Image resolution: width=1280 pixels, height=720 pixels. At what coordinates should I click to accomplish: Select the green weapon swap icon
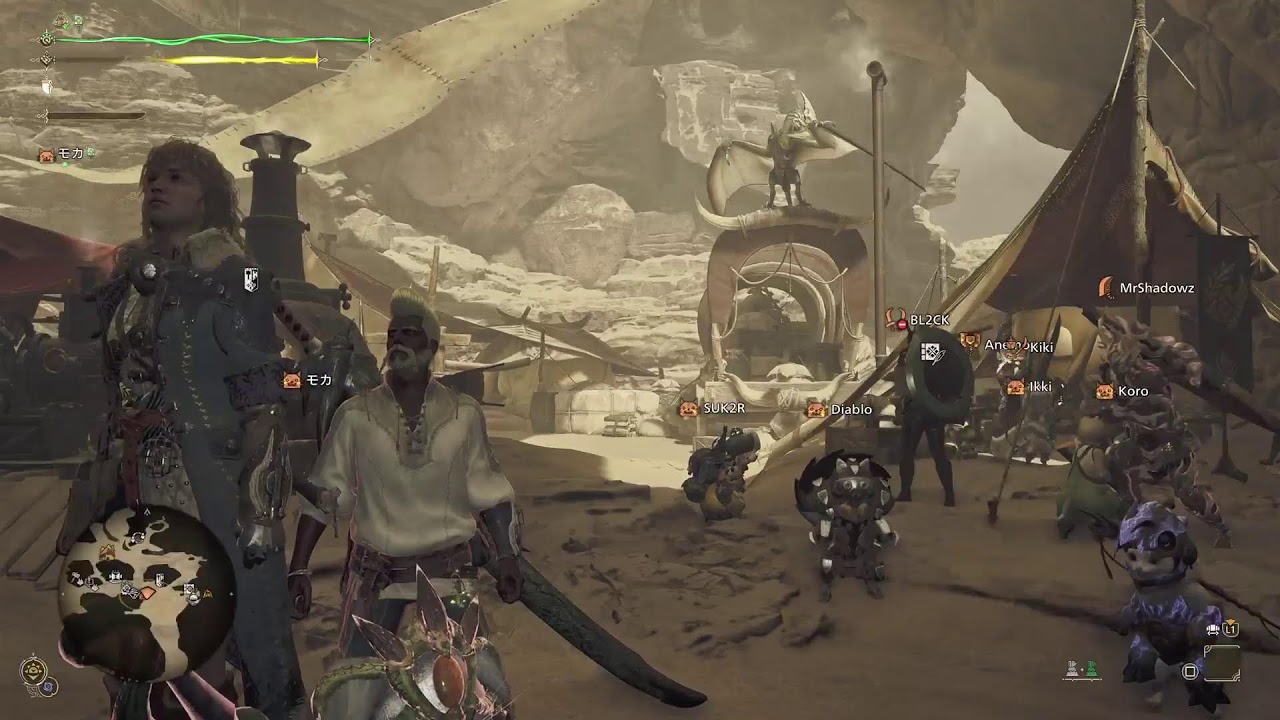click(x=1091, y=666)
